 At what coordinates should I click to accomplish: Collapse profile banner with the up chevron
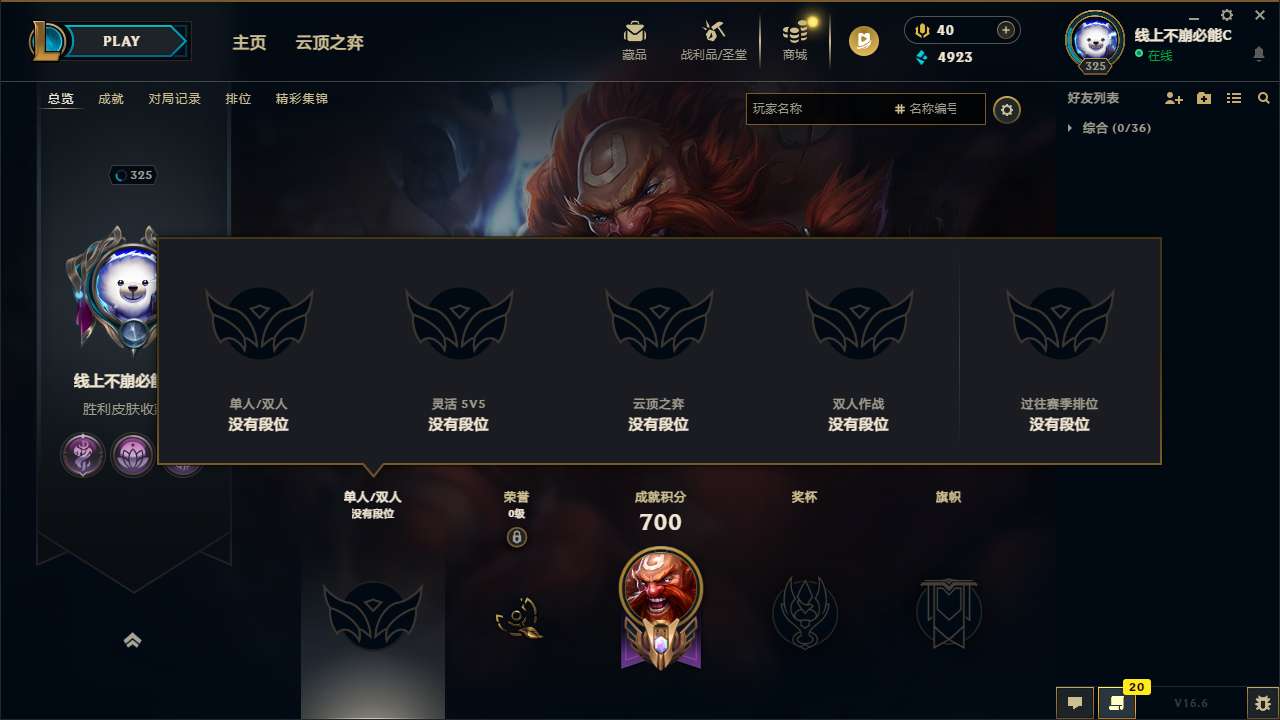click(x=133, y=640)
